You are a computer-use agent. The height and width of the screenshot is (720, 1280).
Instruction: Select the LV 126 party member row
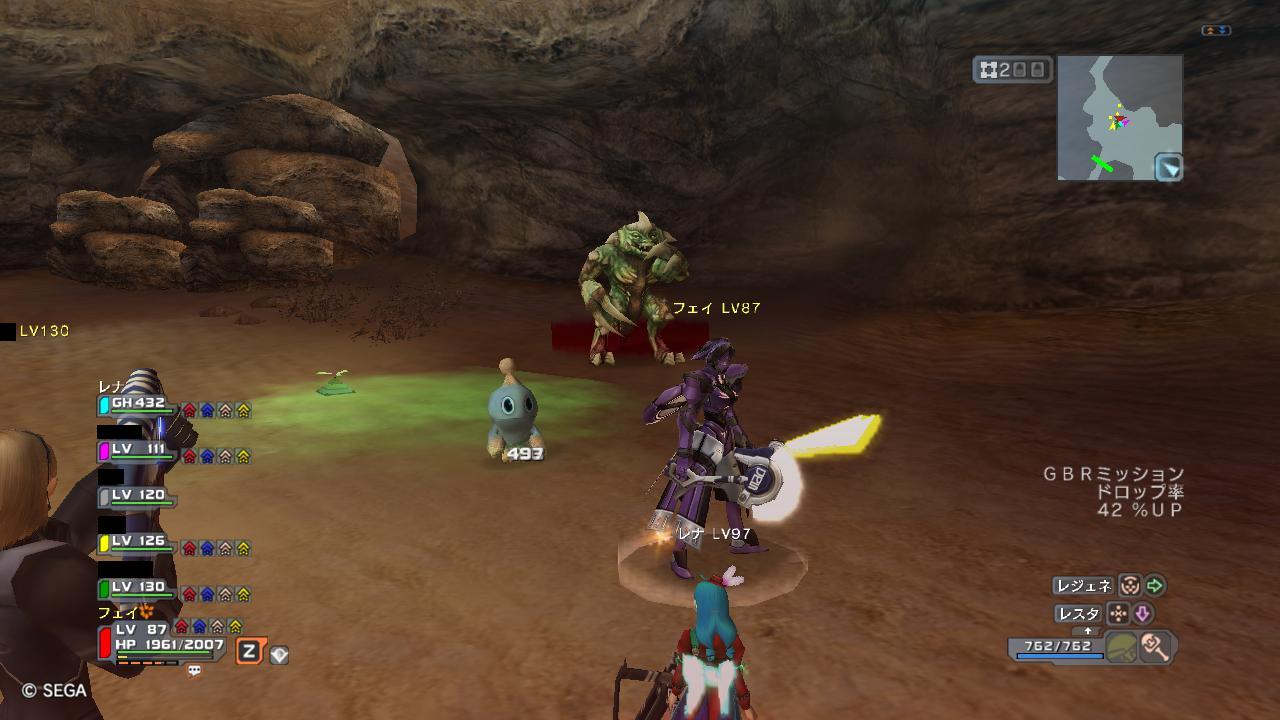135,543
